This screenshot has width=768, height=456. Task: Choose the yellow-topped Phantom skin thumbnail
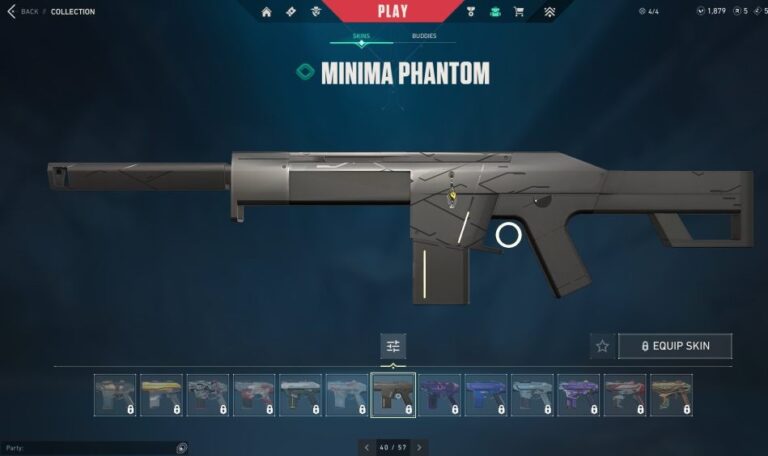(x=162, y=395)
